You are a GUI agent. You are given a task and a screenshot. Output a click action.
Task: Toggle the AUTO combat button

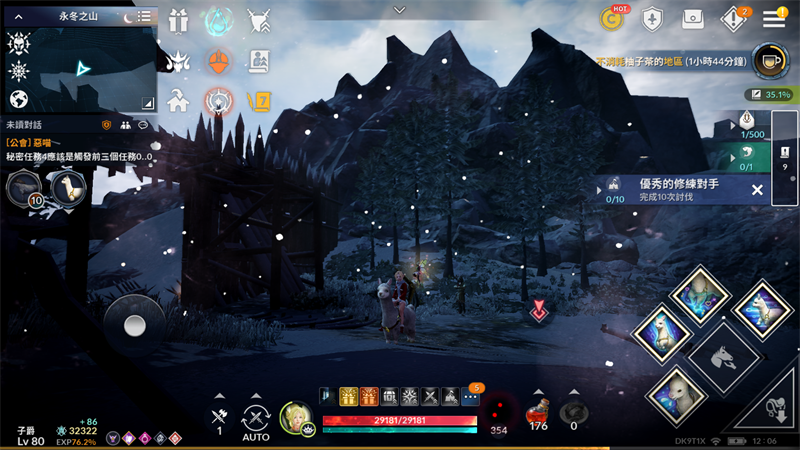[x=256, y=420]
